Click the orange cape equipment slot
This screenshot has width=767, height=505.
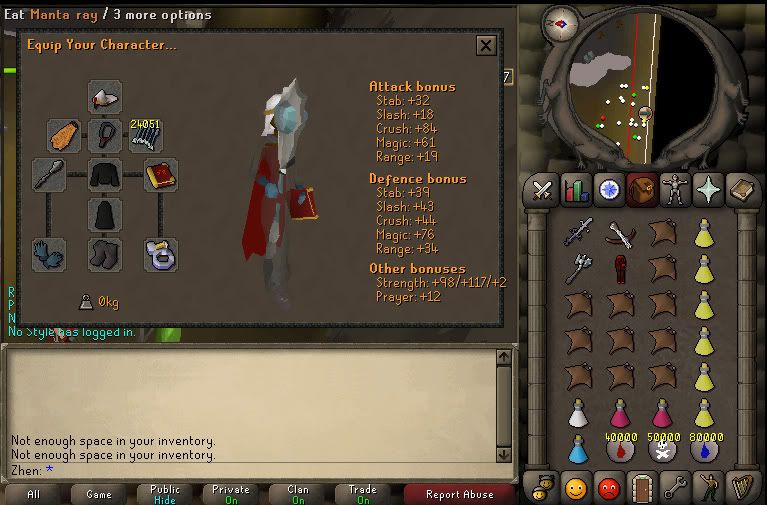tap(64, 136)
